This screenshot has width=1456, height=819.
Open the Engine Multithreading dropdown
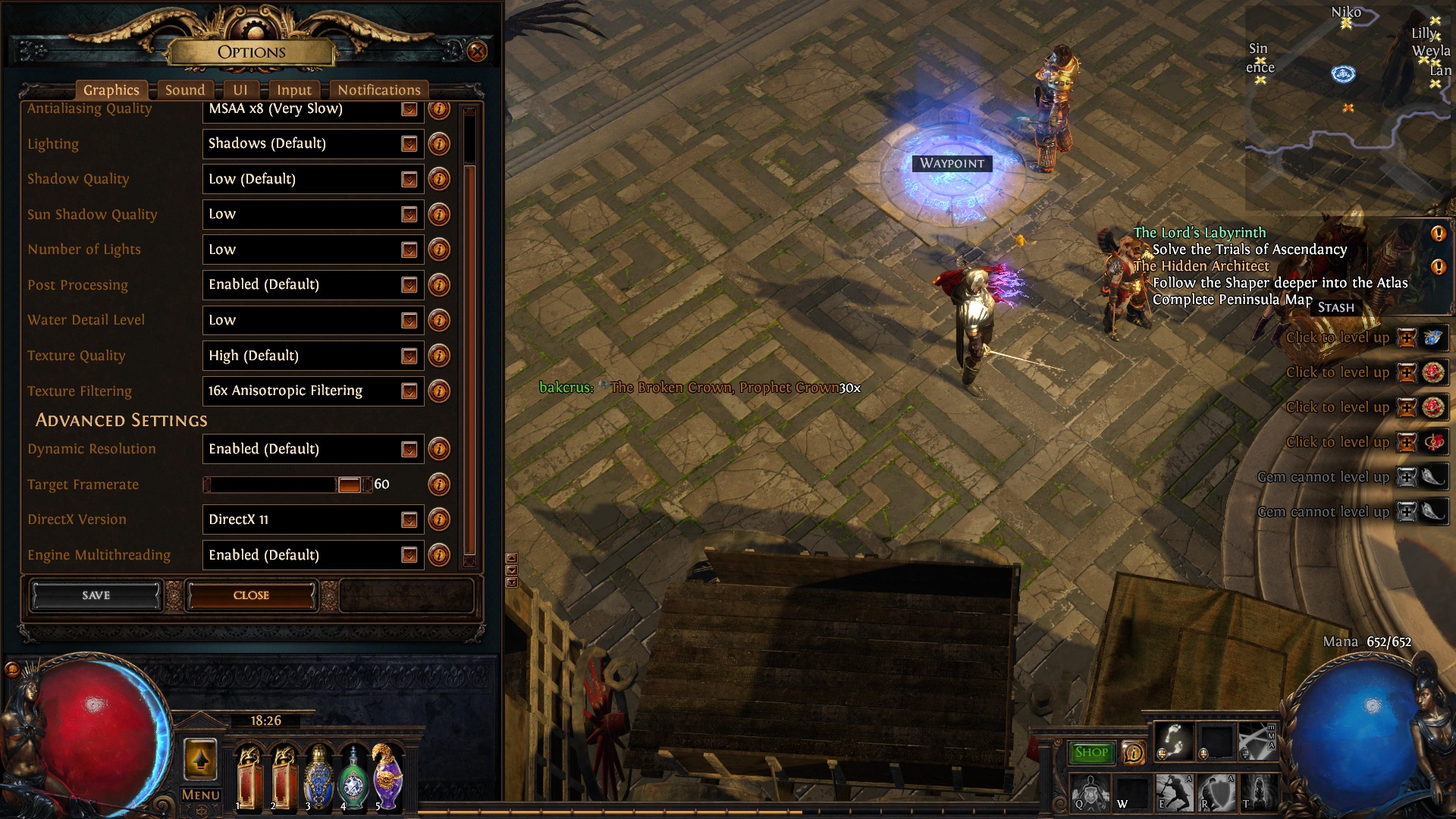coord(312,555)
